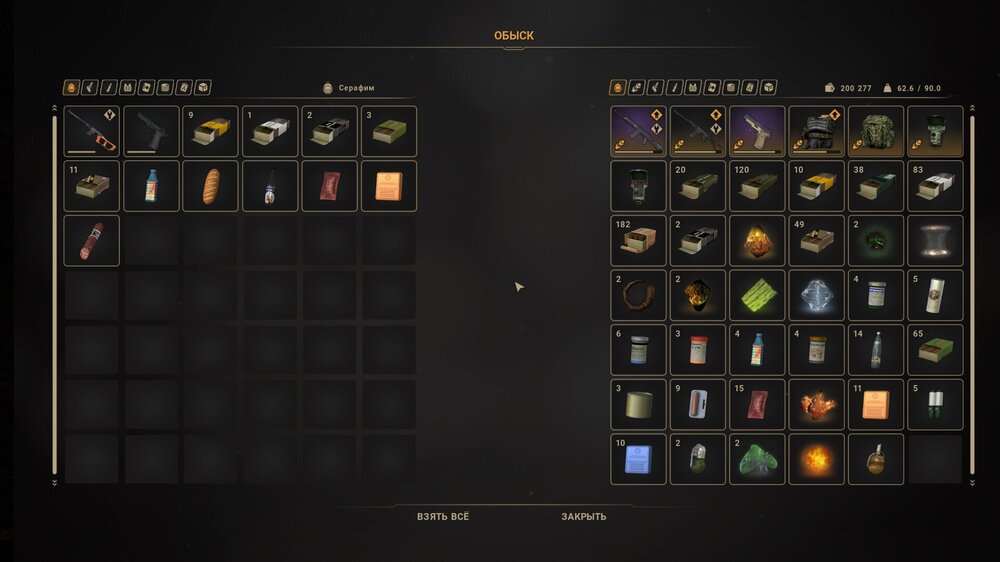Image resolution: width=1000 pixels, height=562 pixels.
Task: Choose the black pistol in the loot panel
Action: pos(151,132)
